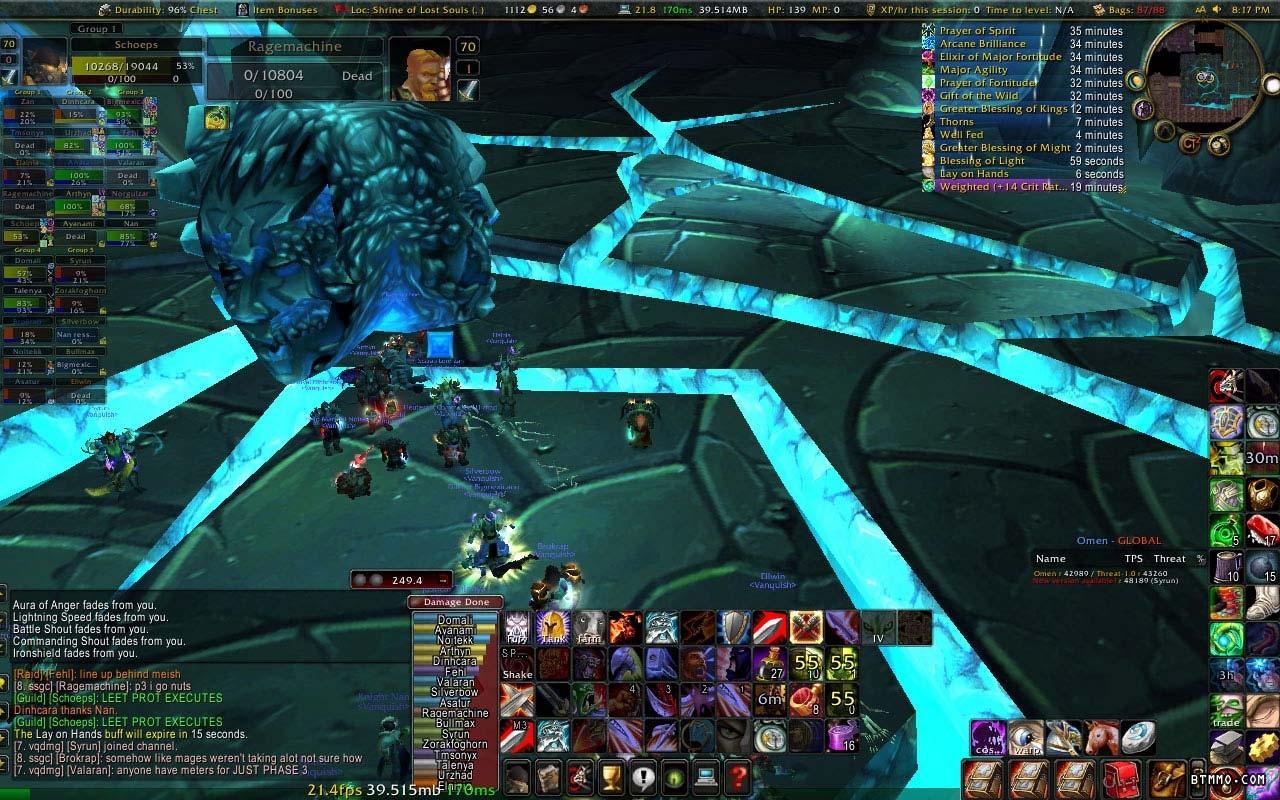This screenshot has width=1280, height=800.
Task: Click the Damage Done meter header
Action: click(x=455, y=602)
